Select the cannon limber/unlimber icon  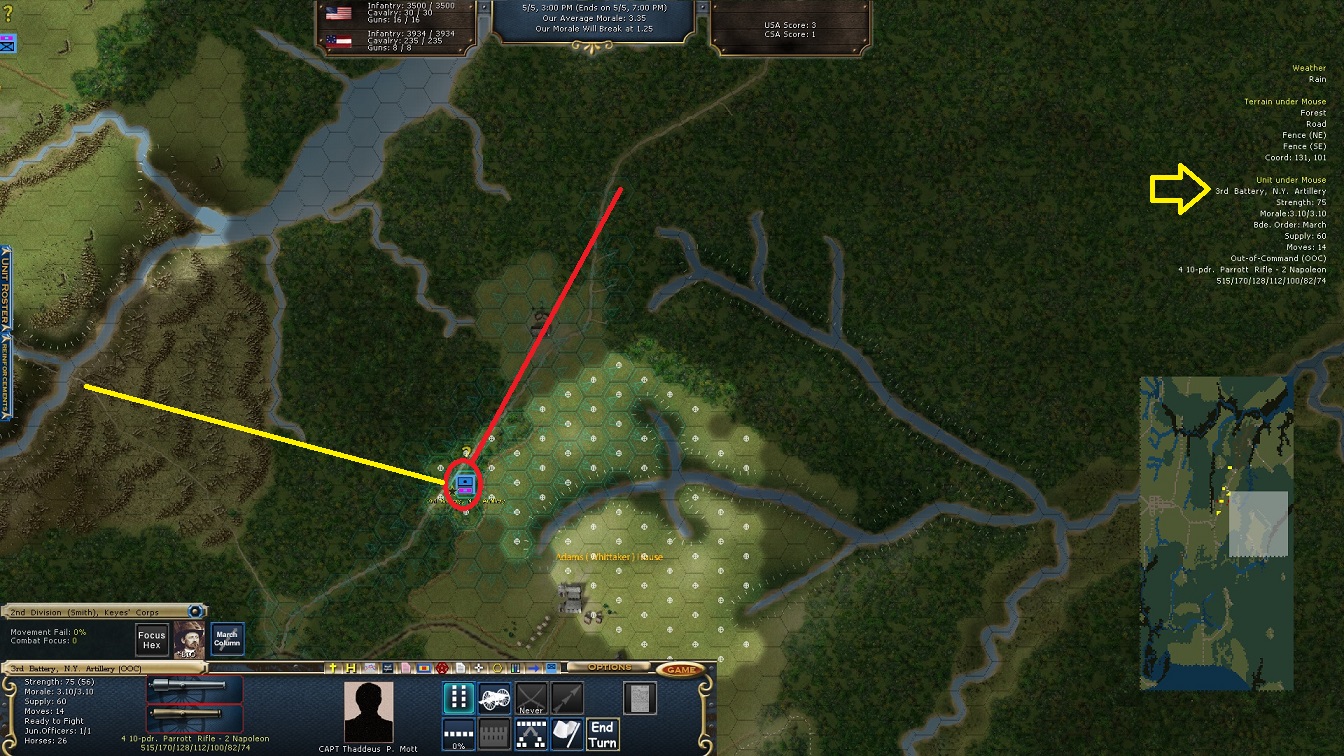coord(494,698)
